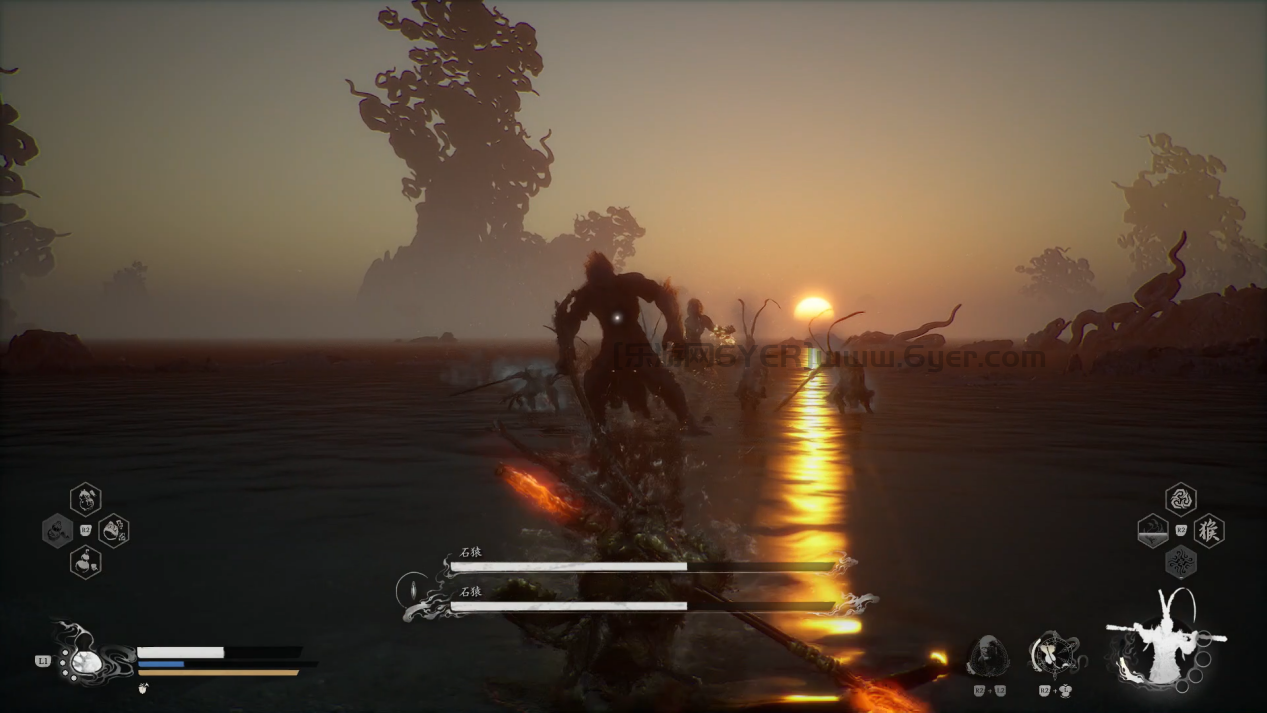Select the top gourd item in the hexagon wheel

tap(86, 498)
